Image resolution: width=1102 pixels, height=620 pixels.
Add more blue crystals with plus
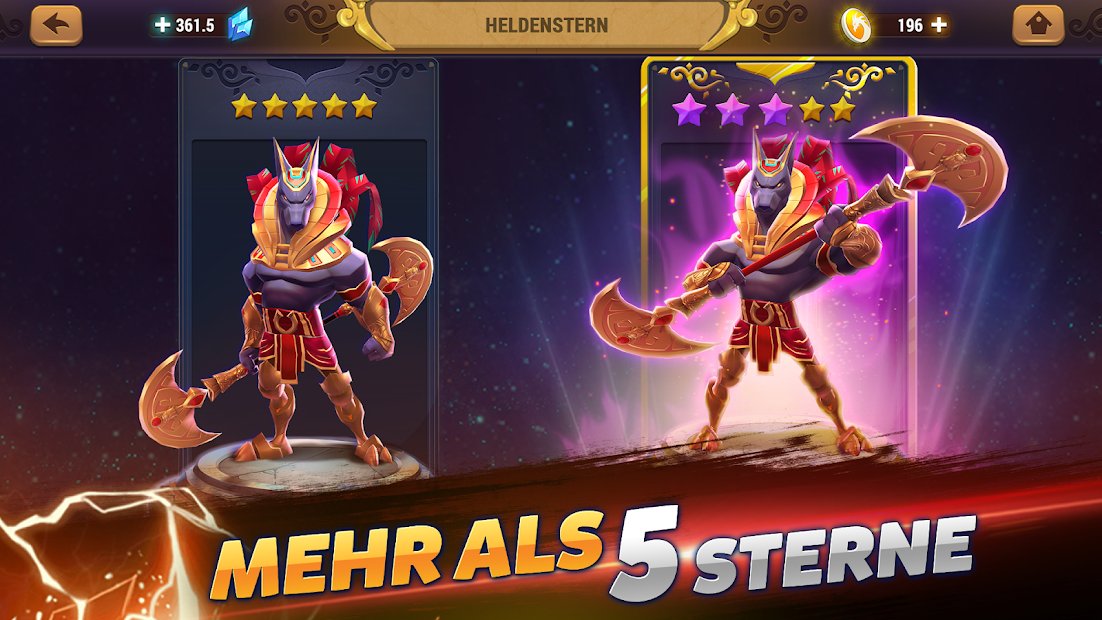click(163, 25)
